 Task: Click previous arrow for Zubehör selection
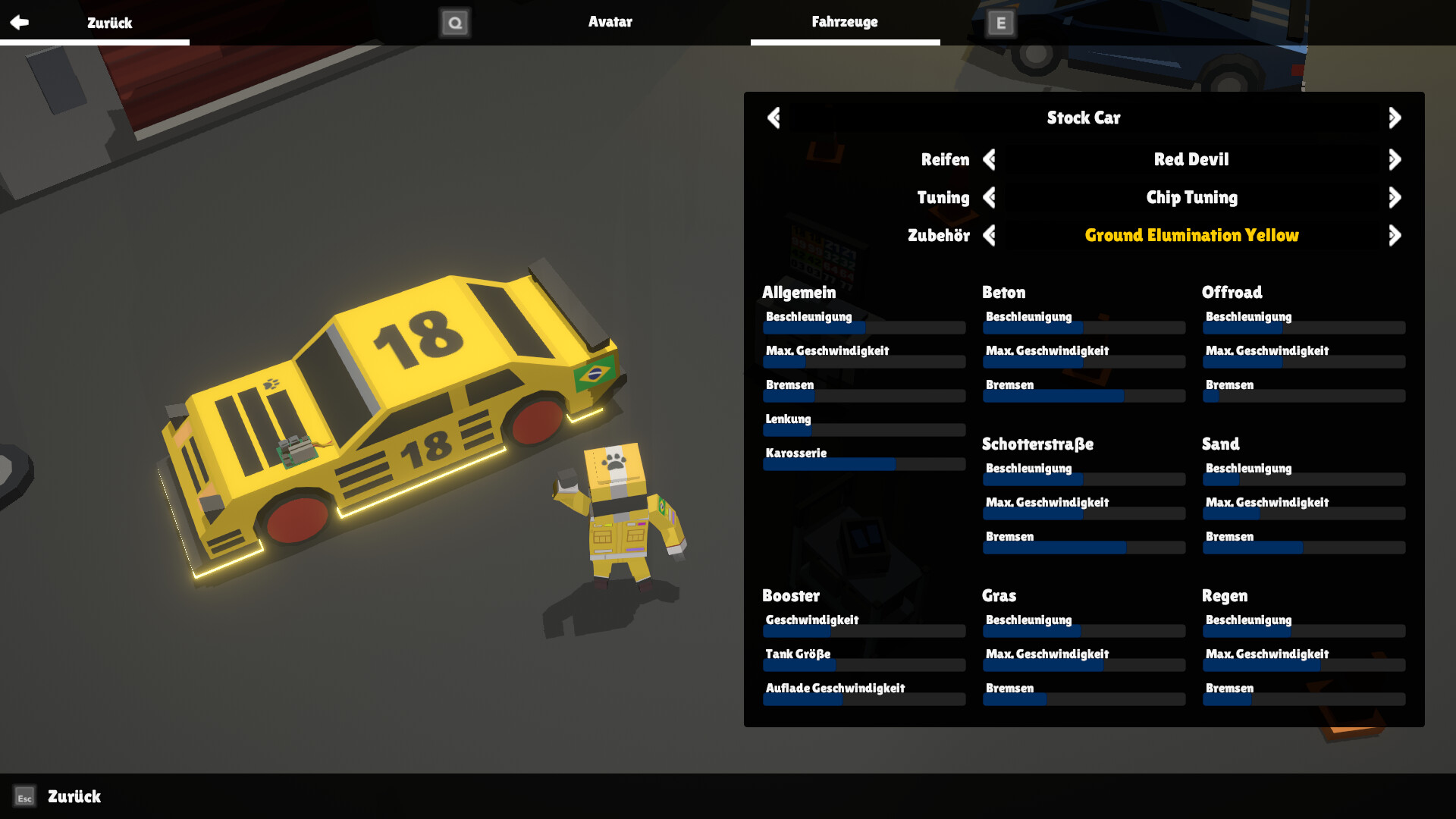(990, 235)
